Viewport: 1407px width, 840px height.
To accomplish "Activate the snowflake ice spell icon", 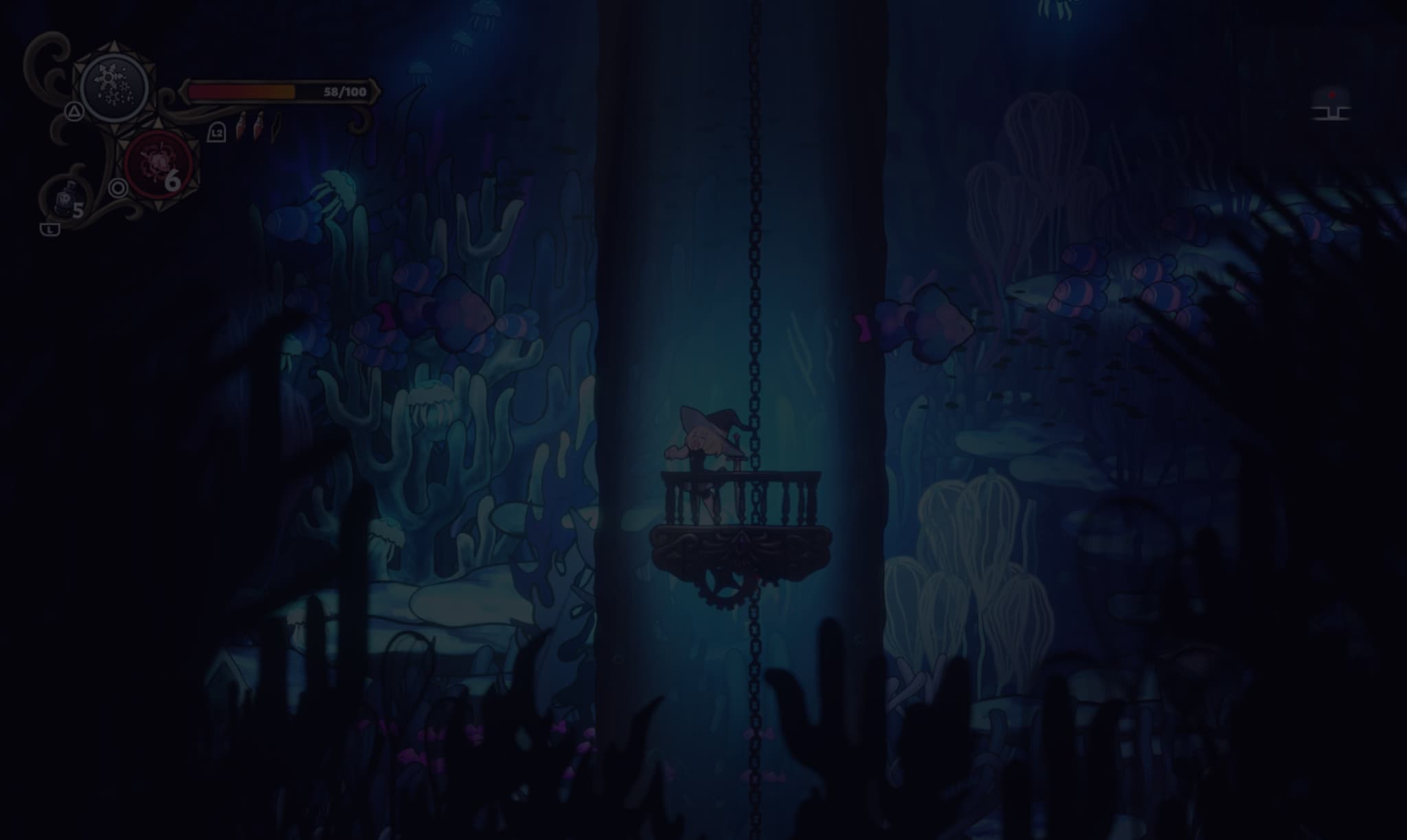I will pos(114,89).
